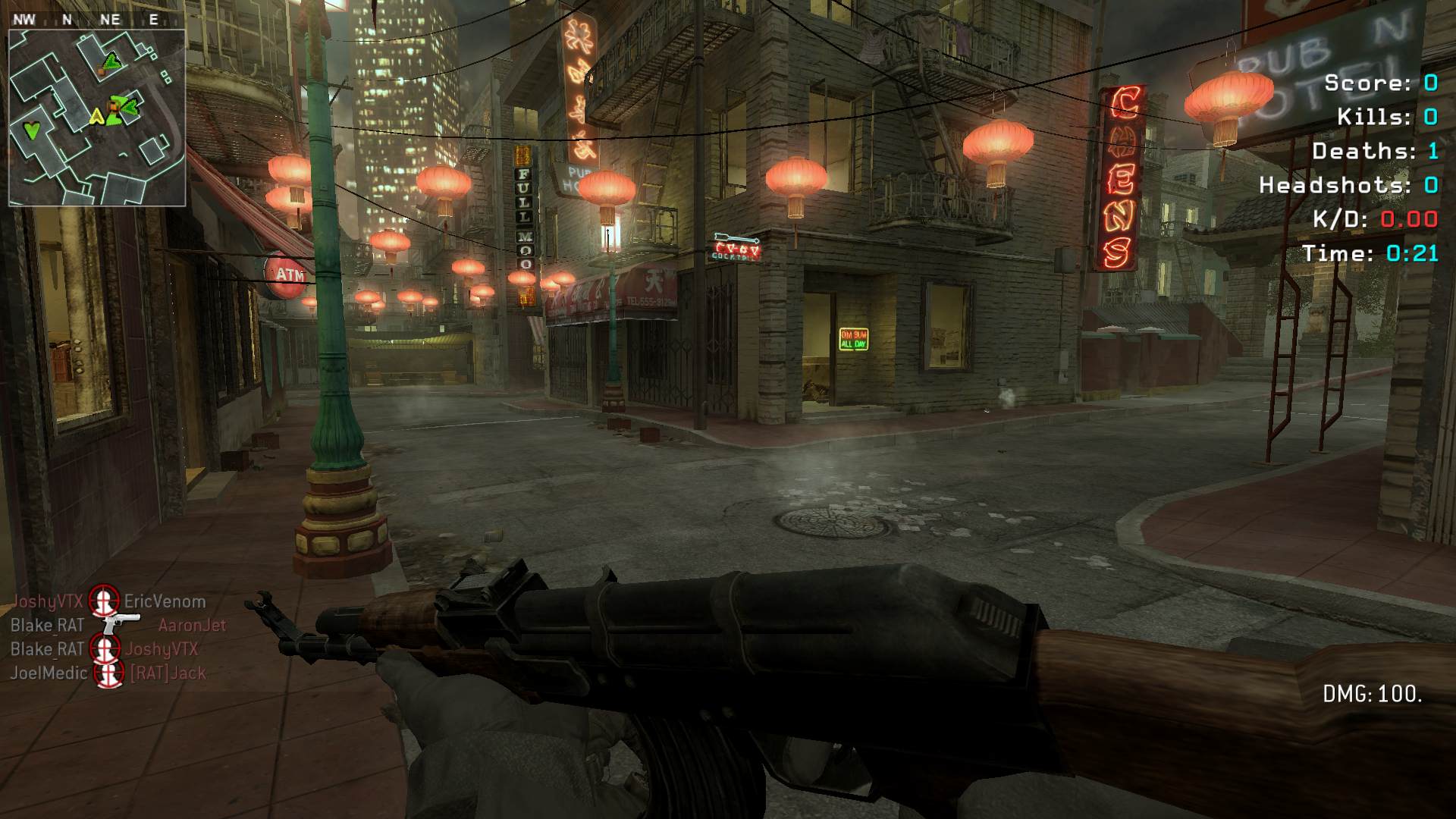
Task: Click the minimap in the corner
Action: 97,118
